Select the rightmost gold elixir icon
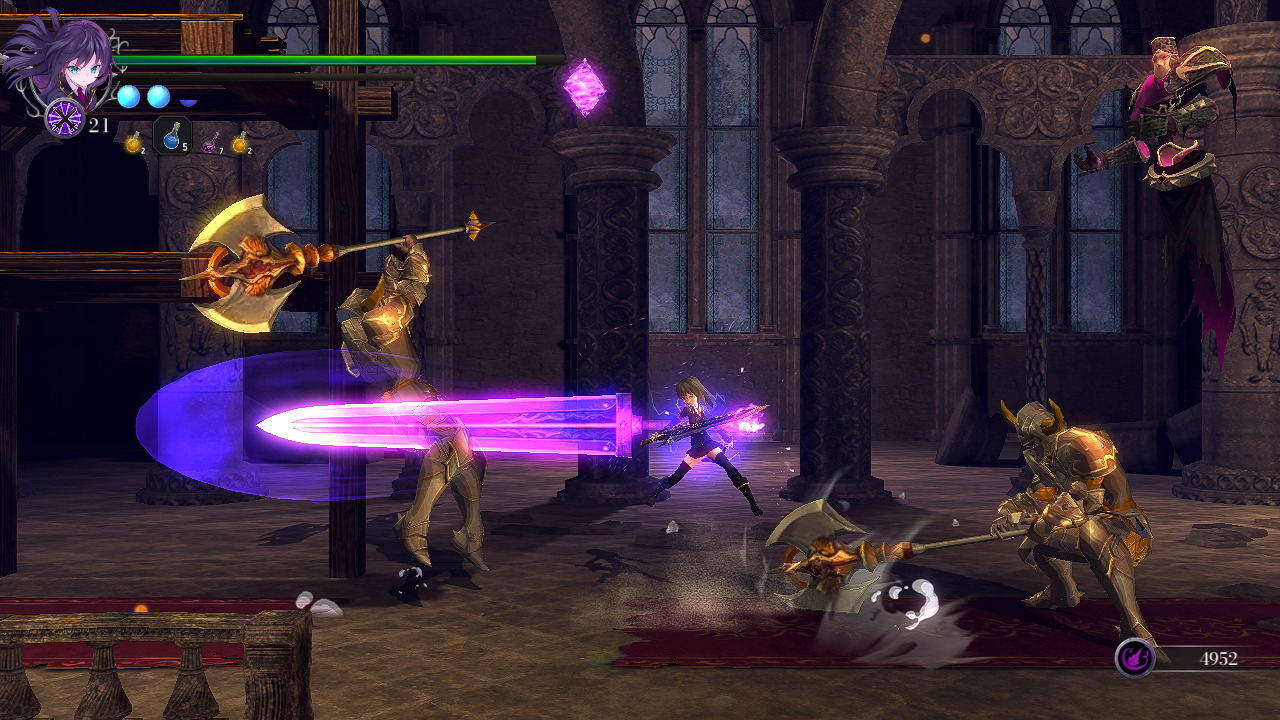 (x=241, y=143)
